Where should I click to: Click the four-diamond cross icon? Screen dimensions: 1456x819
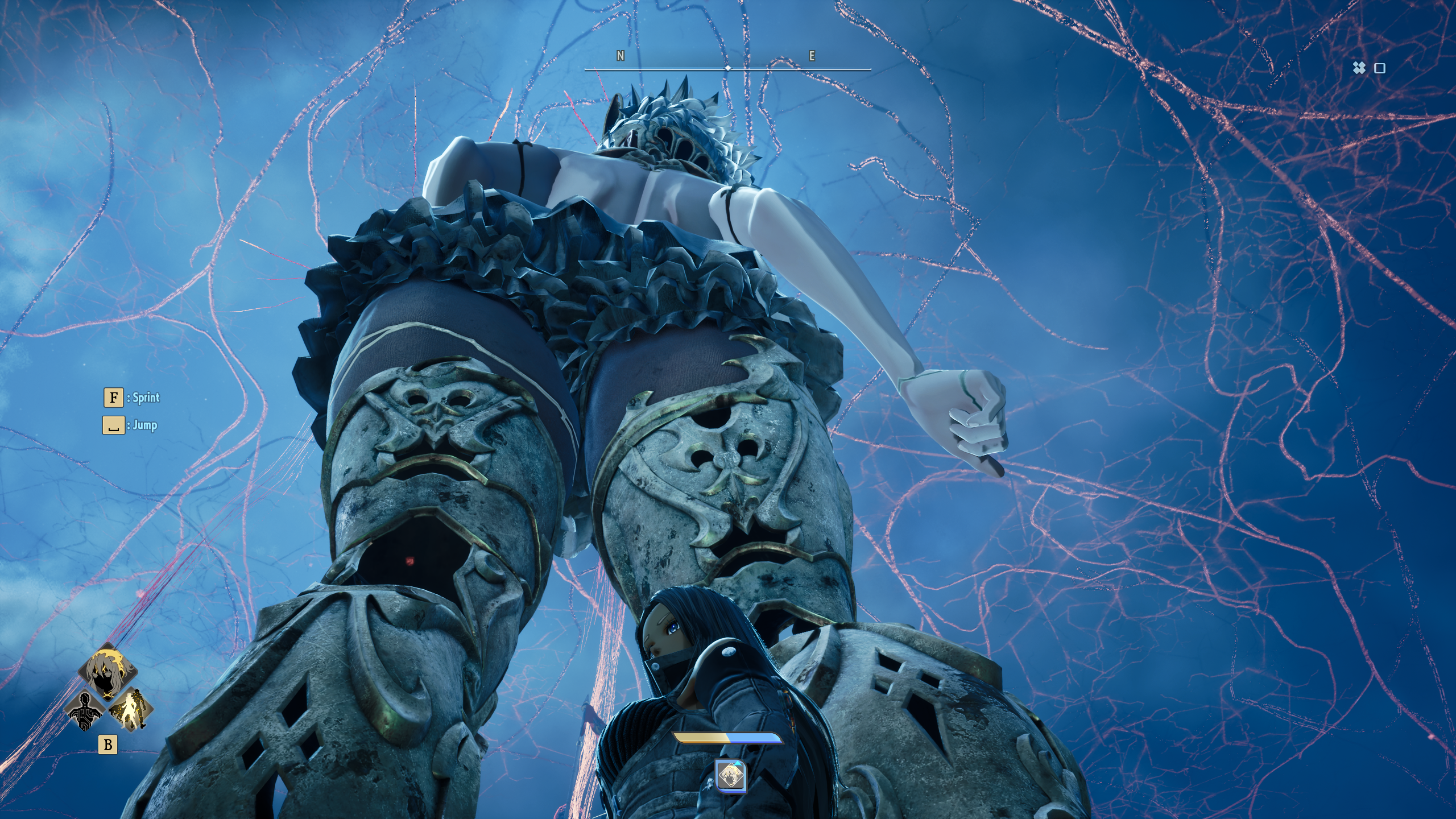tap(1359, 68)
